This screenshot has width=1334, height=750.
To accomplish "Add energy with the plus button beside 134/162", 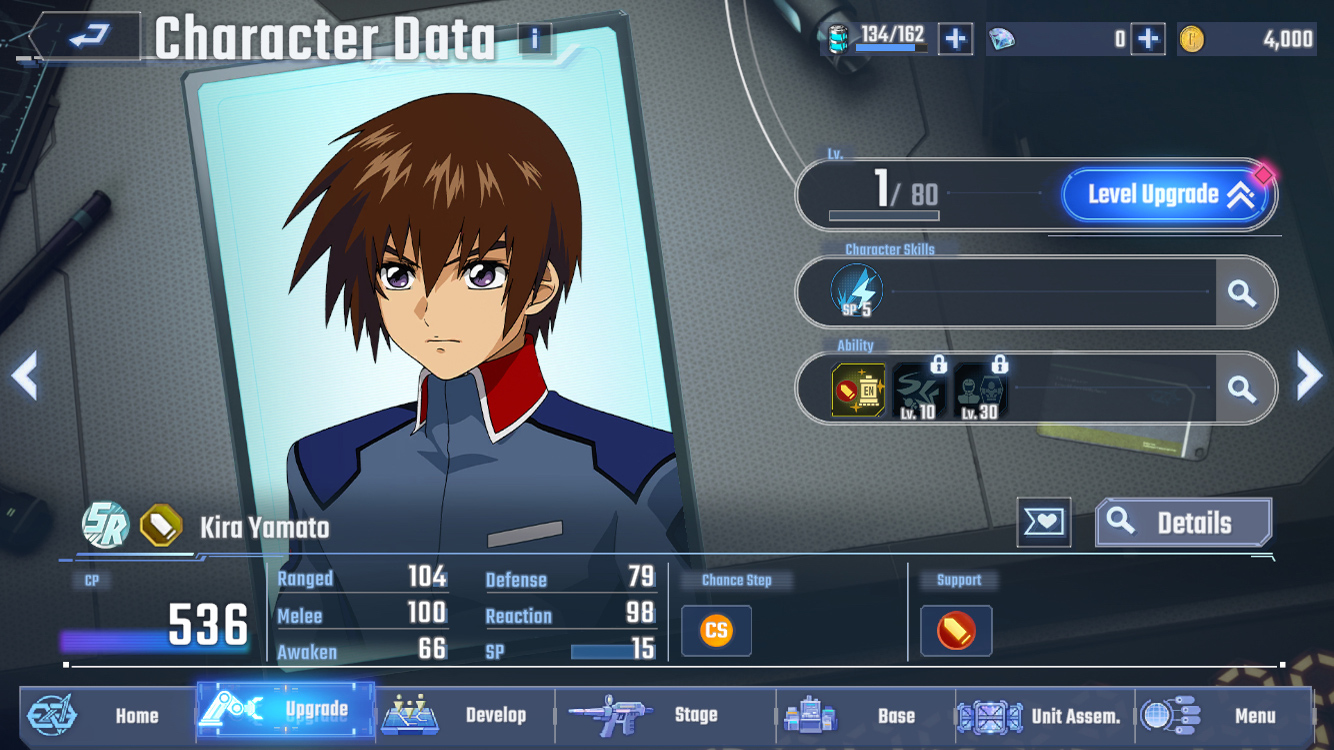I will (955, 39).
